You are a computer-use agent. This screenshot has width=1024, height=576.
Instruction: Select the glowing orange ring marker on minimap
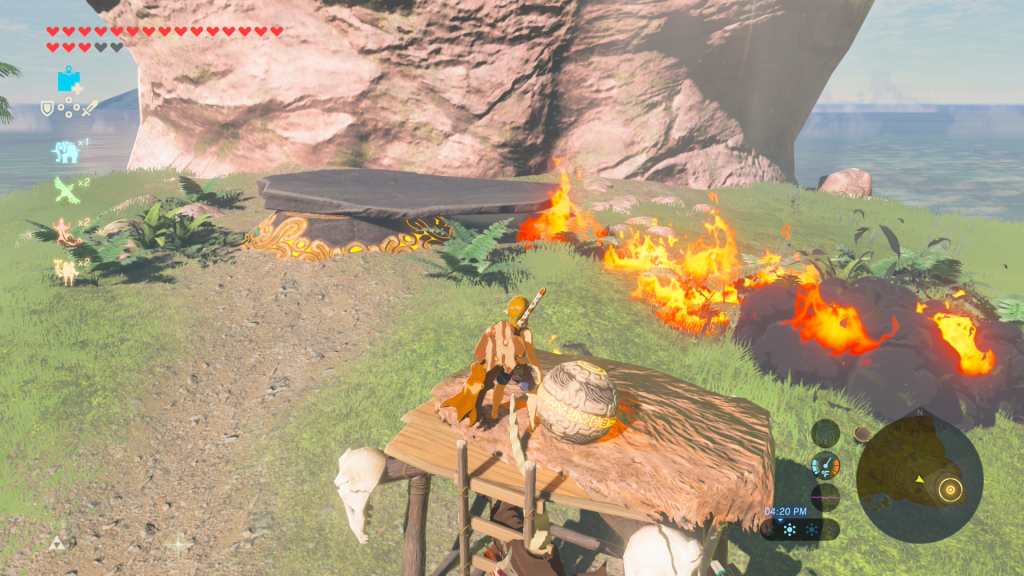pos(950,489)
